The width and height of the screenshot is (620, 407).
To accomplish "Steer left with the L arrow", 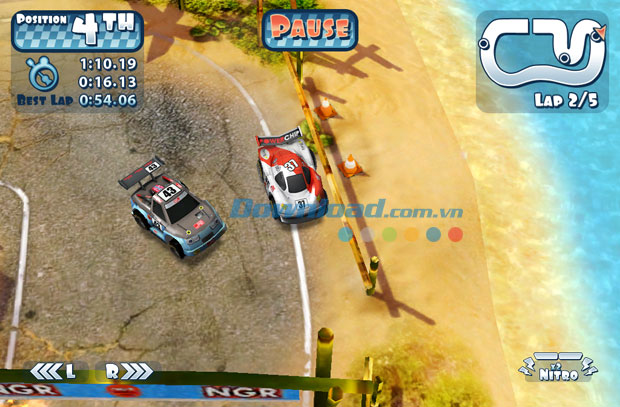I will click(x=54, y=371).
